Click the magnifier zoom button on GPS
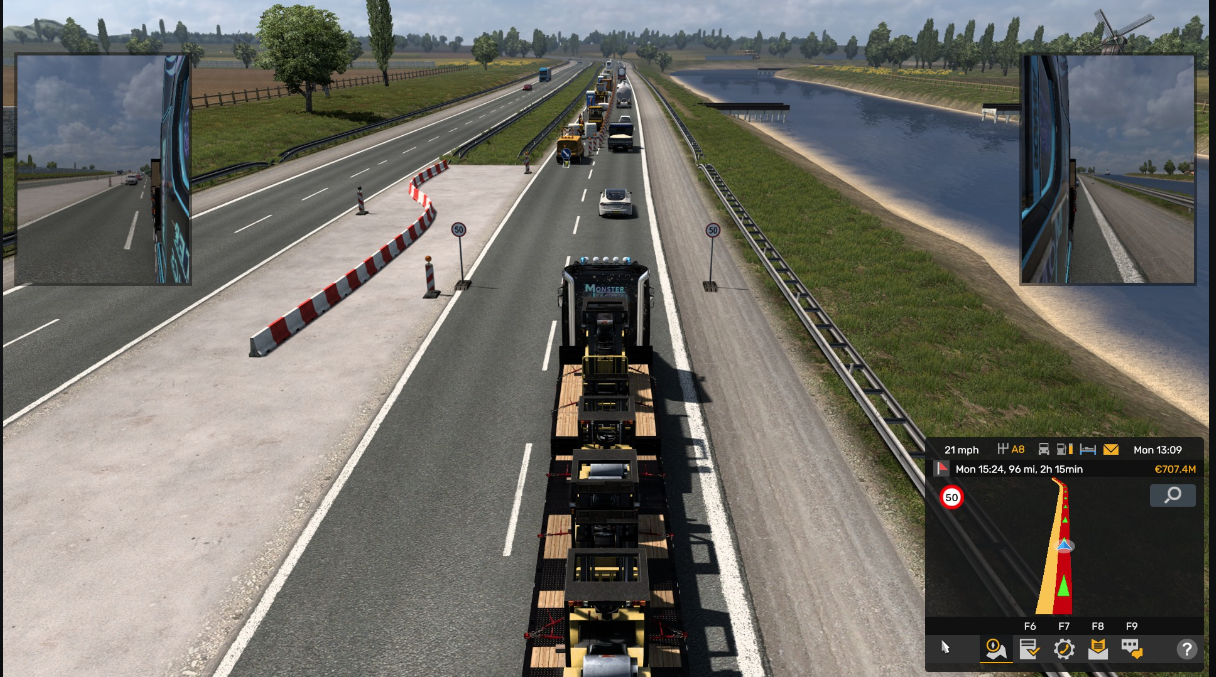The width and height of the screenshot is (1216, 677). click(1172, 495)
